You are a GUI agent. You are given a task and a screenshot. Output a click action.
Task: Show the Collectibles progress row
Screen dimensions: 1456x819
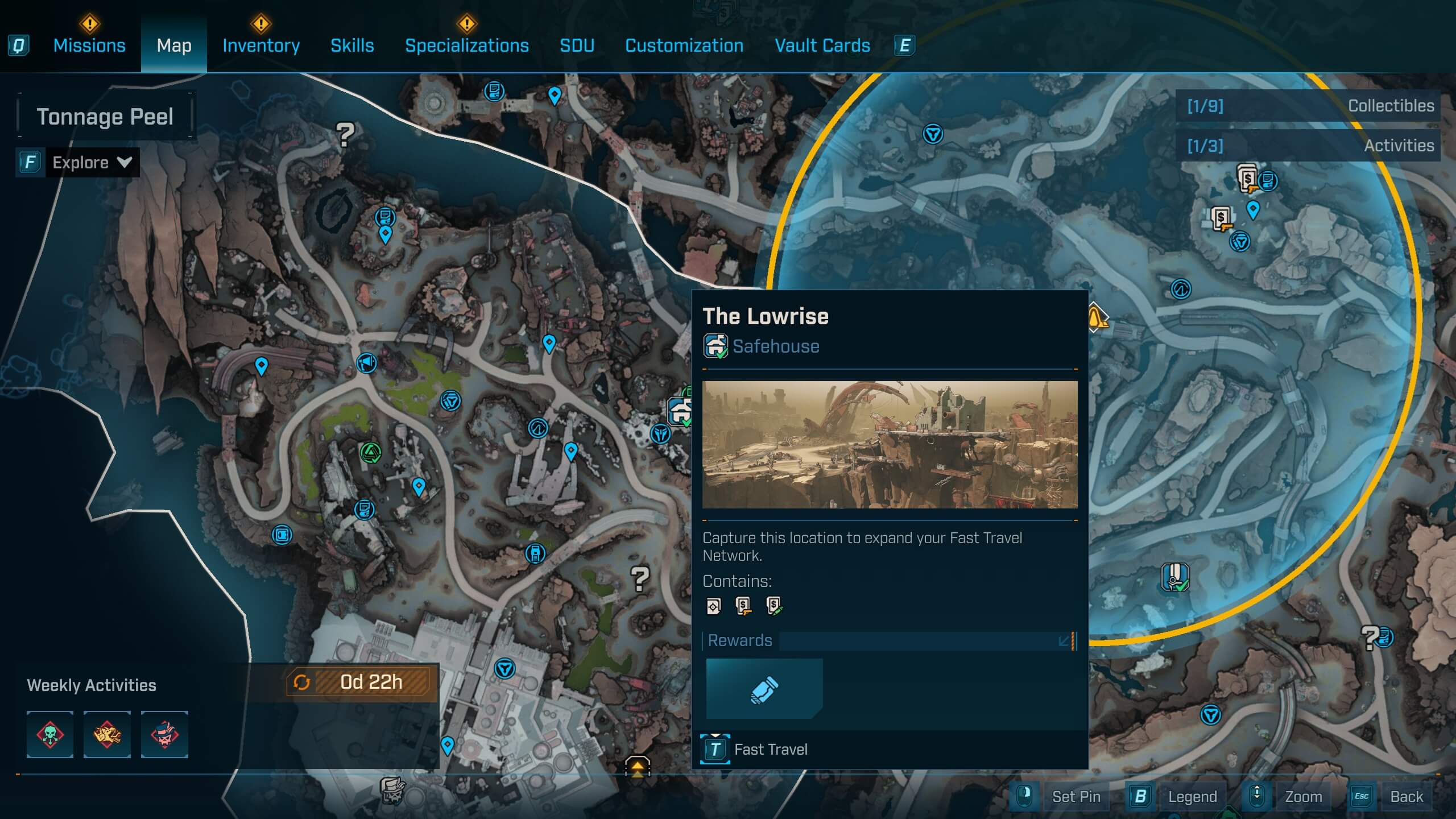1308,106
